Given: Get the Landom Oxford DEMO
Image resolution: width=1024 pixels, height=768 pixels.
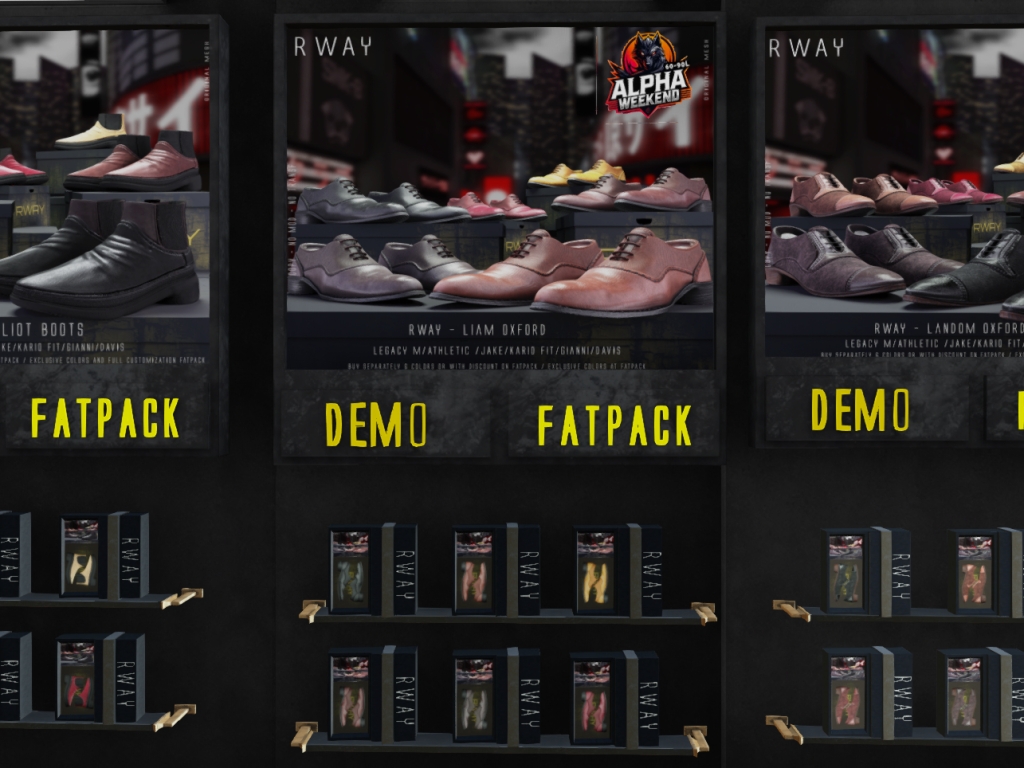Looking at the screenshot, I should (861, 410).
